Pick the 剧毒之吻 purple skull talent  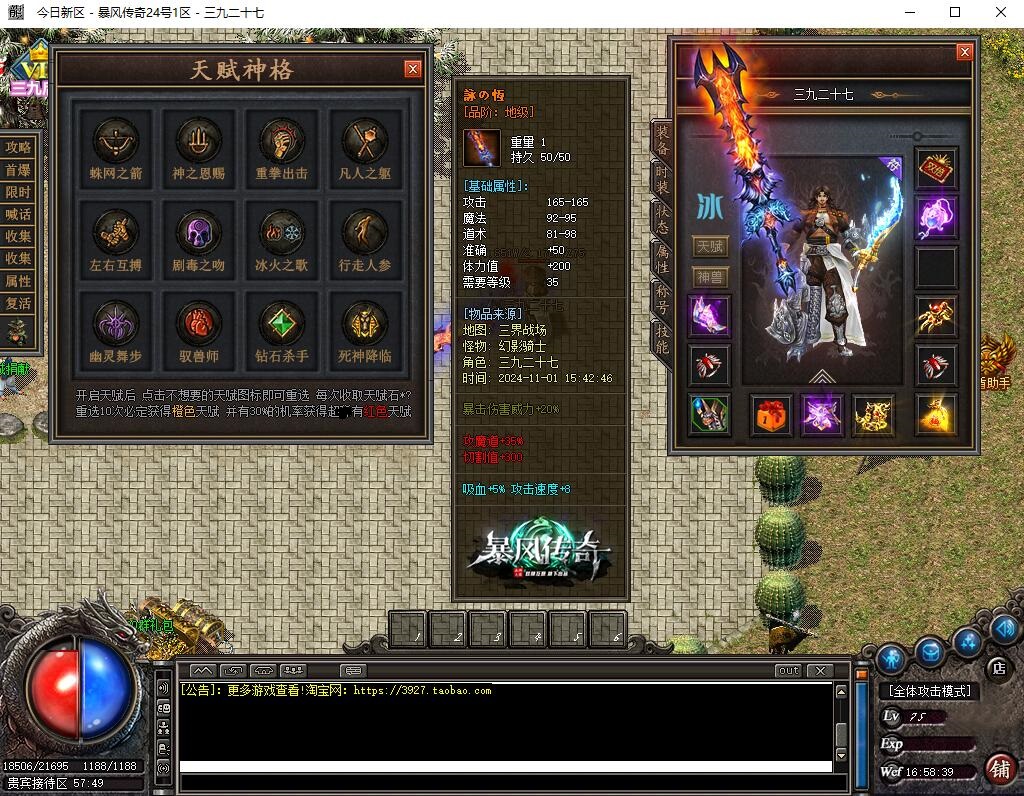199,233
